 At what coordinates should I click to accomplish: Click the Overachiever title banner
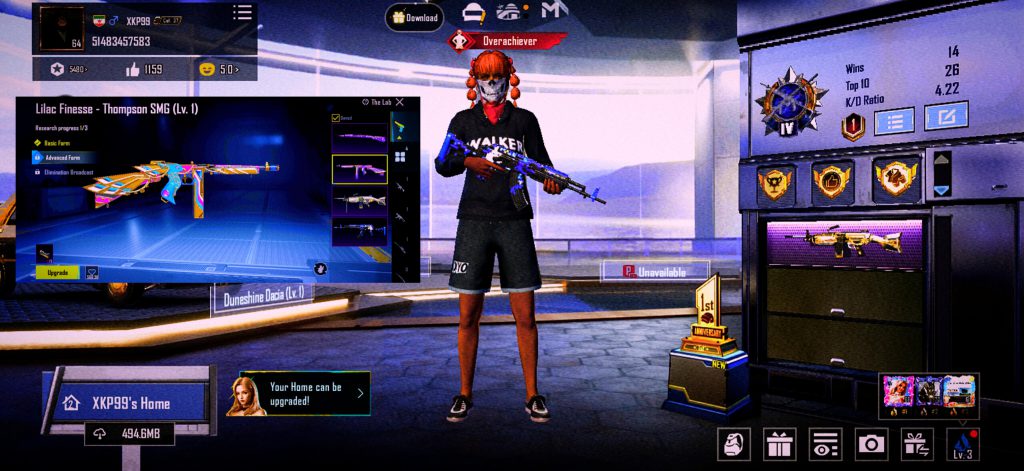pyautogui.click(x=510, y=42)
